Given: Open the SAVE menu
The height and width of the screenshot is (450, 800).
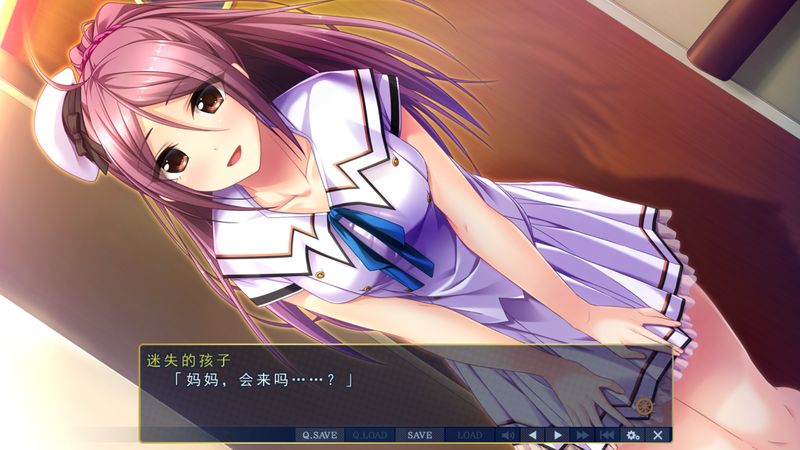Looking at the screenshot, I should (x=420, y=435).
